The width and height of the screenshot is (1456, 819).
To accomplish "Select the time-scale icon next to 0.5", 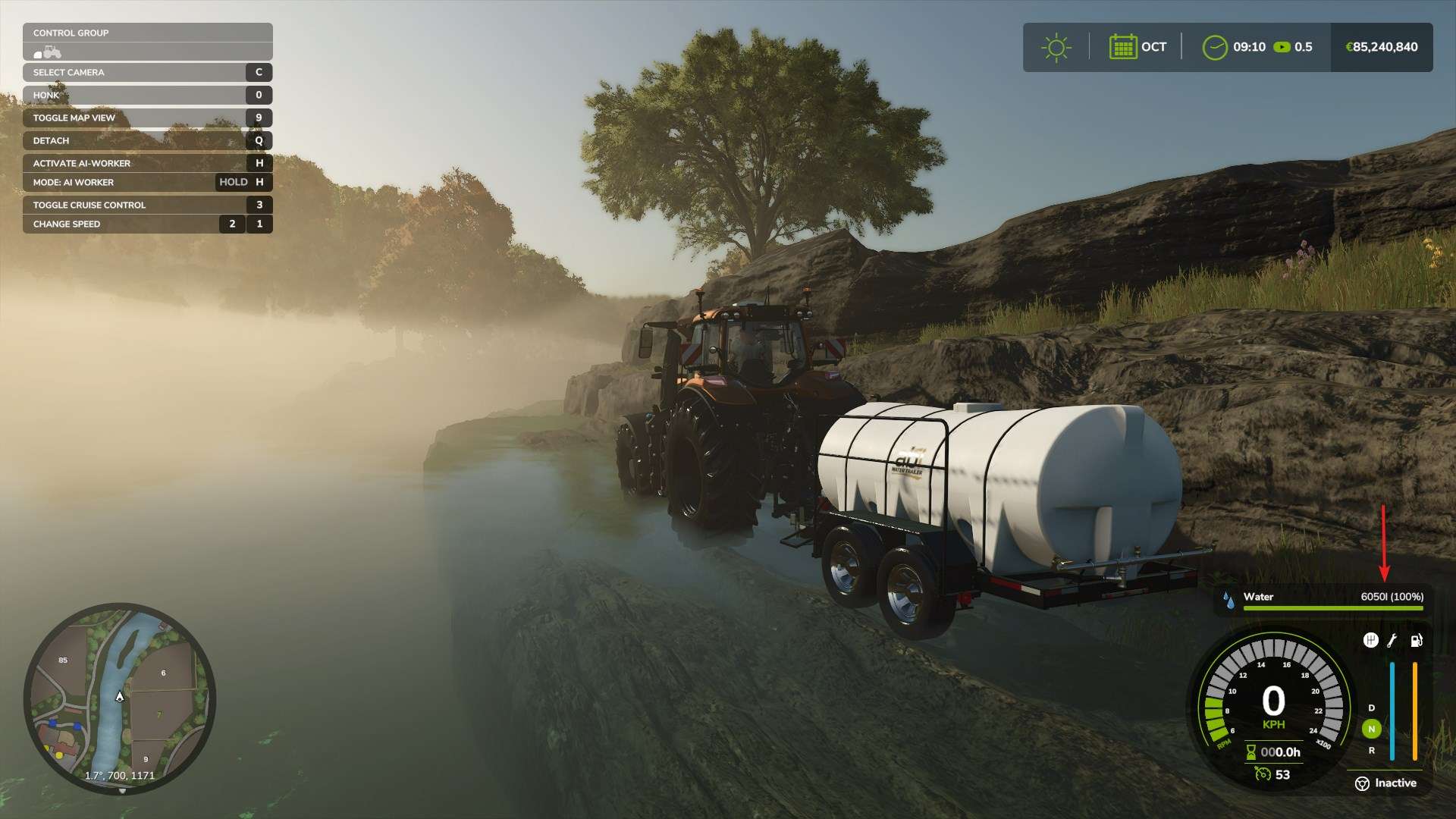I will coord(1282,47).
